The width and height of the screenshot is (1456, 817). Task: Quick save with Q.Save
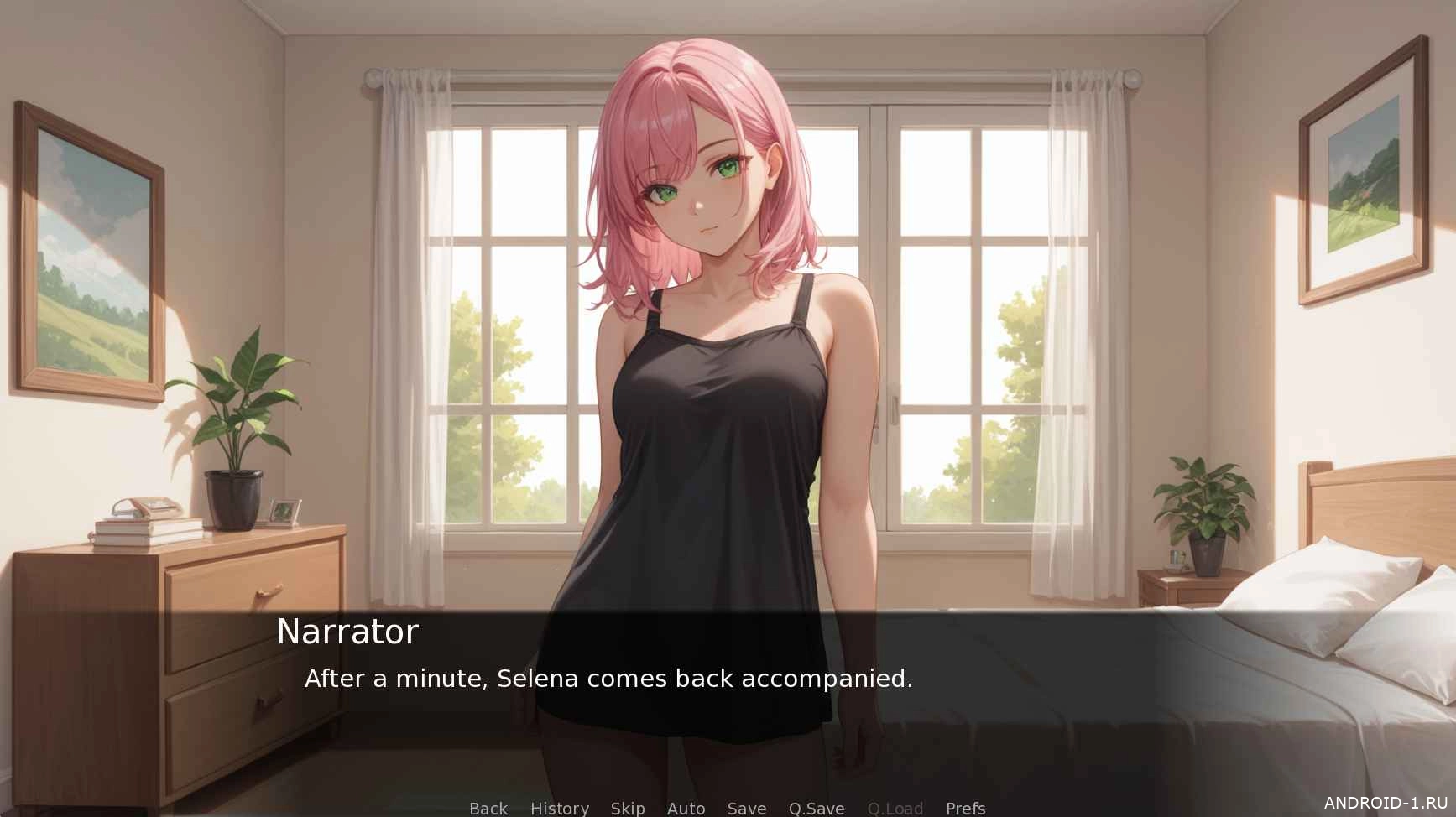[816, 808]
